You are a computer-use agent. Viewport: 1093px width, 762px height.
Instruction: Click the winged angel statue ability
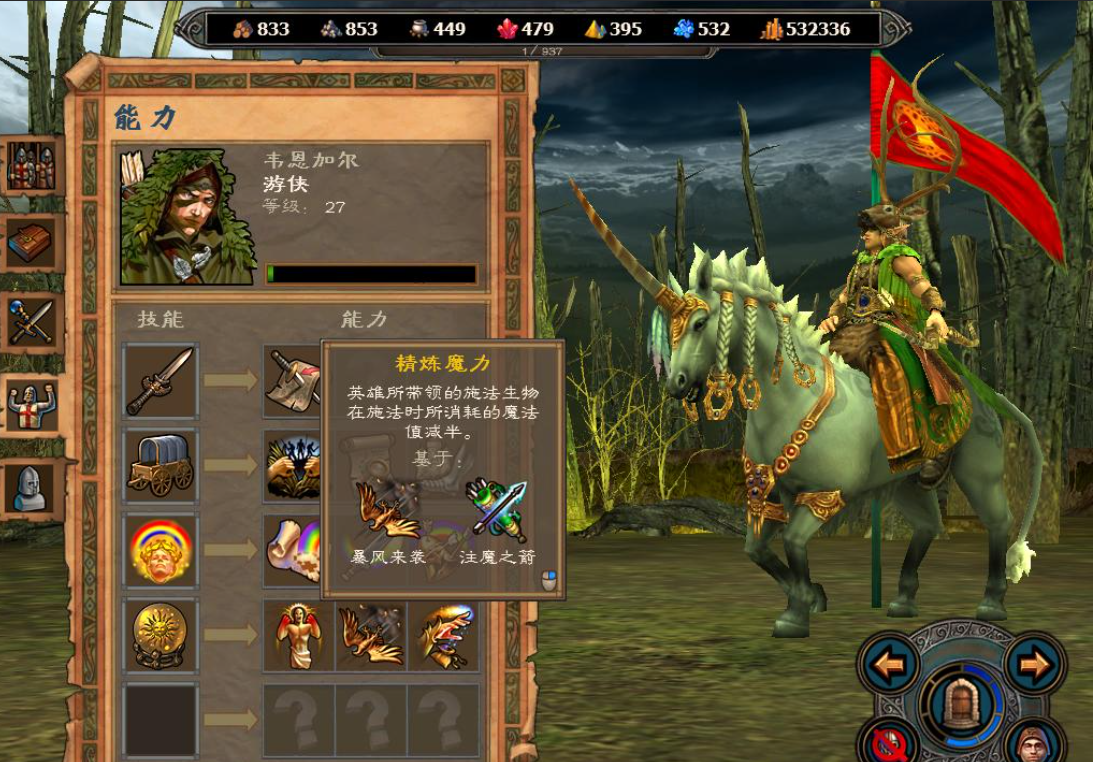click(298, 636)
